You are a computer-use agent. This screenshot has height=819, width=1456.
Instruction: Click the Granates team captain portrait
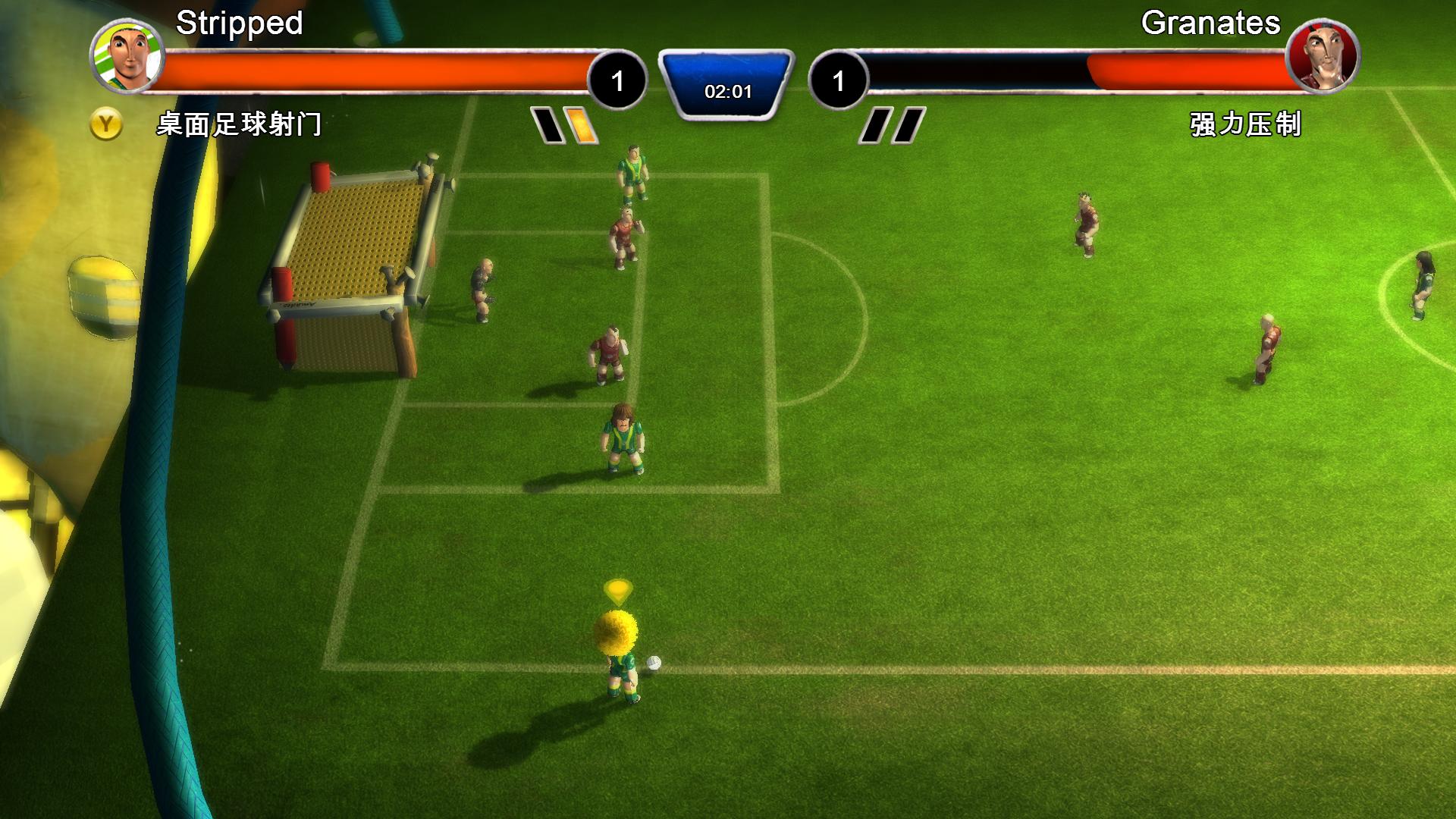1323,55
